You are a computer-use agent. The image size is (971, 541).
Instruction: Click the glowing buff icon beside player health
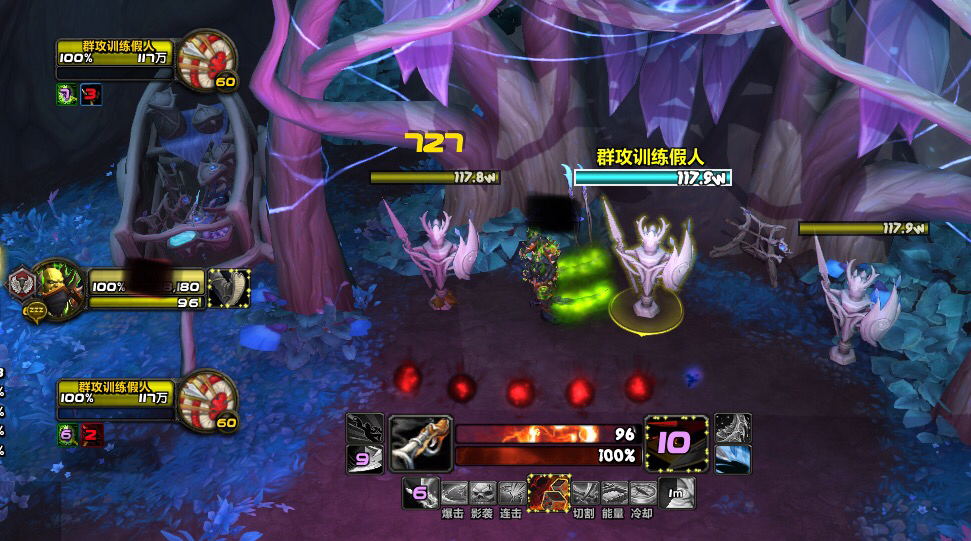click(228, 286)
